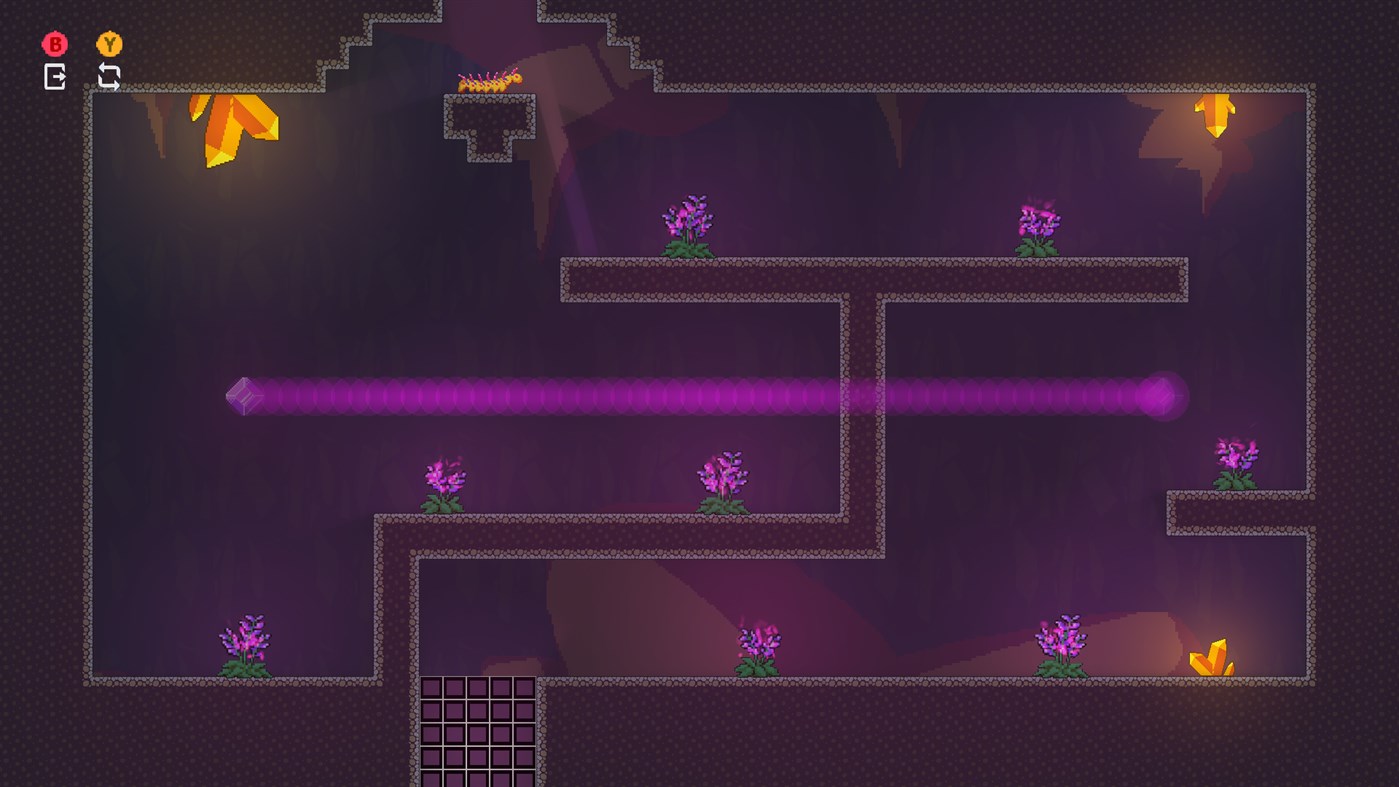The width and height of the screenshot is (1399, 787).
Task: Click the yellow Y button icon
Action: [x=110, y=44]
